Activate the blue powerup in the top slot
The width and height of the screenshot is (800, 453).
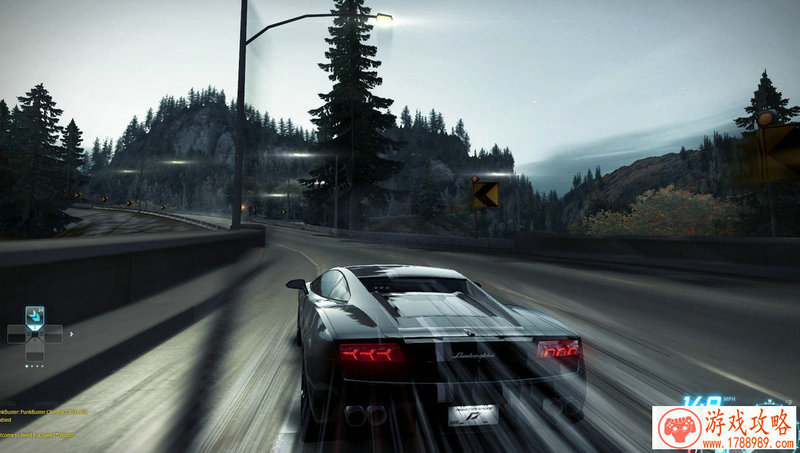click(x=35, y=316)
